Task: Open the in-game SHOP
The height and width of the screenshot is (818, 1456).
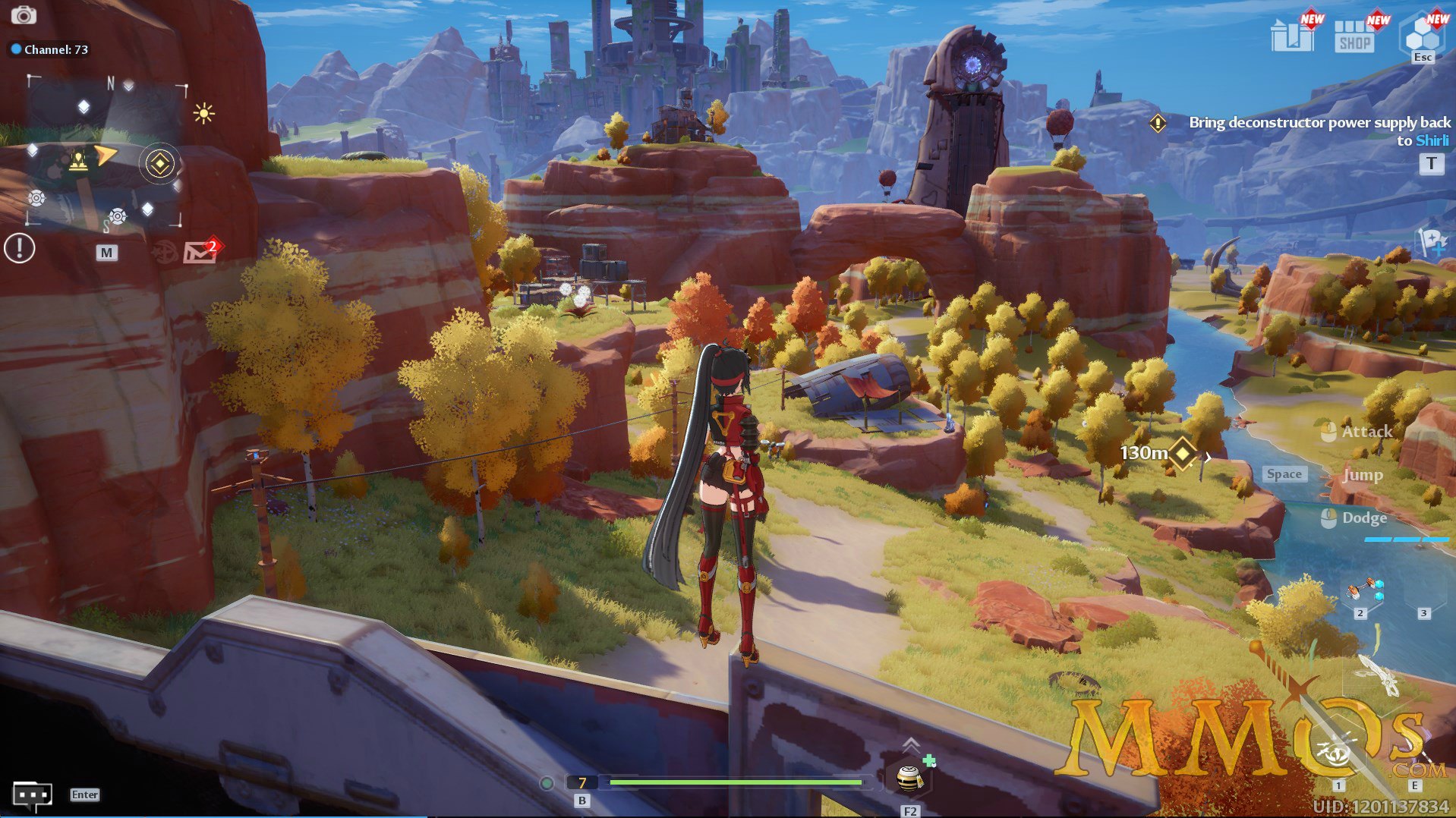Action: pyautogui.click(x=1354, y=36)
